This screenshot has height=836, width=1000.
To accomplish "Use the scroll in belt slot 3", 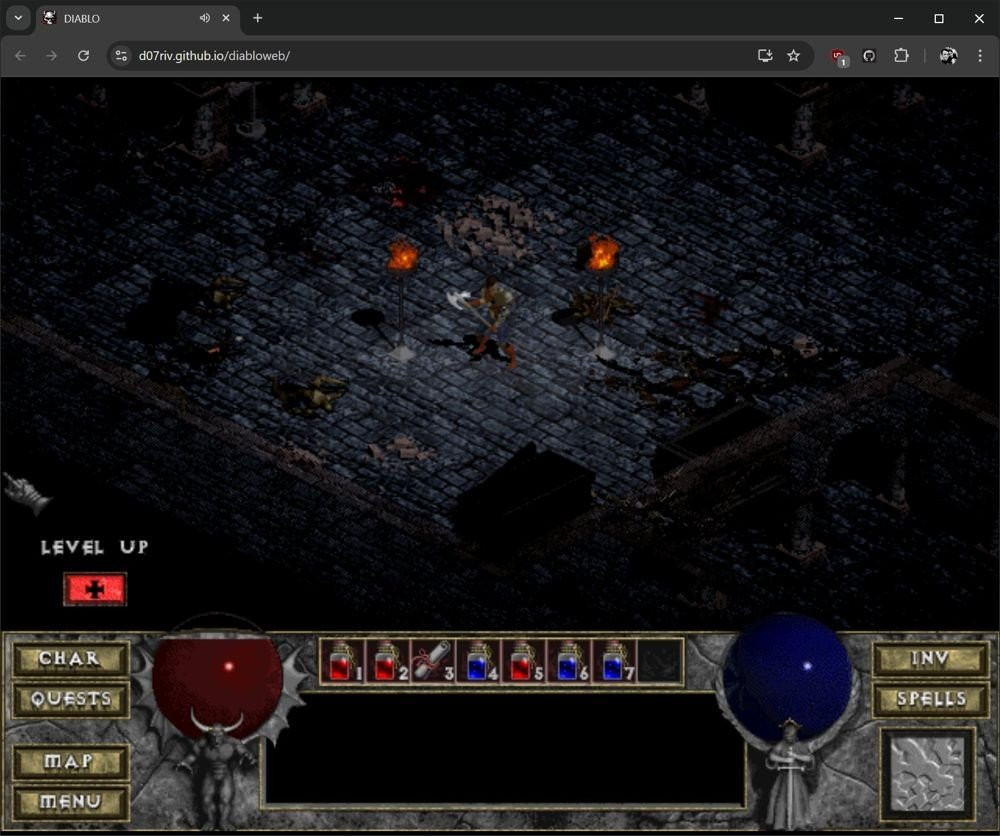I will pos(432,661).
